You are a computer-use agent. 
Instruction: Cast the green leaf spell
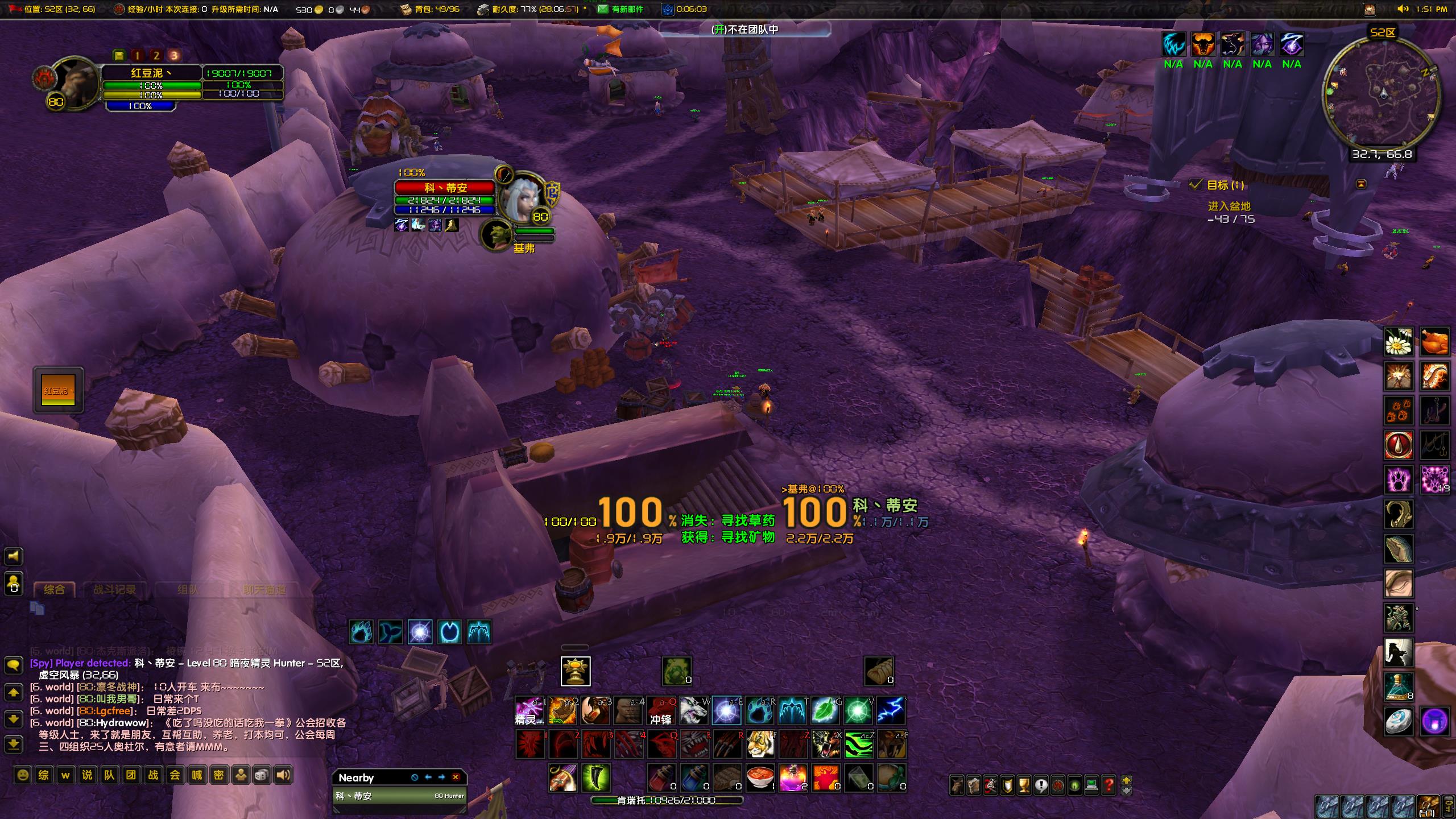pyautogui.click(x=825, y=711)
